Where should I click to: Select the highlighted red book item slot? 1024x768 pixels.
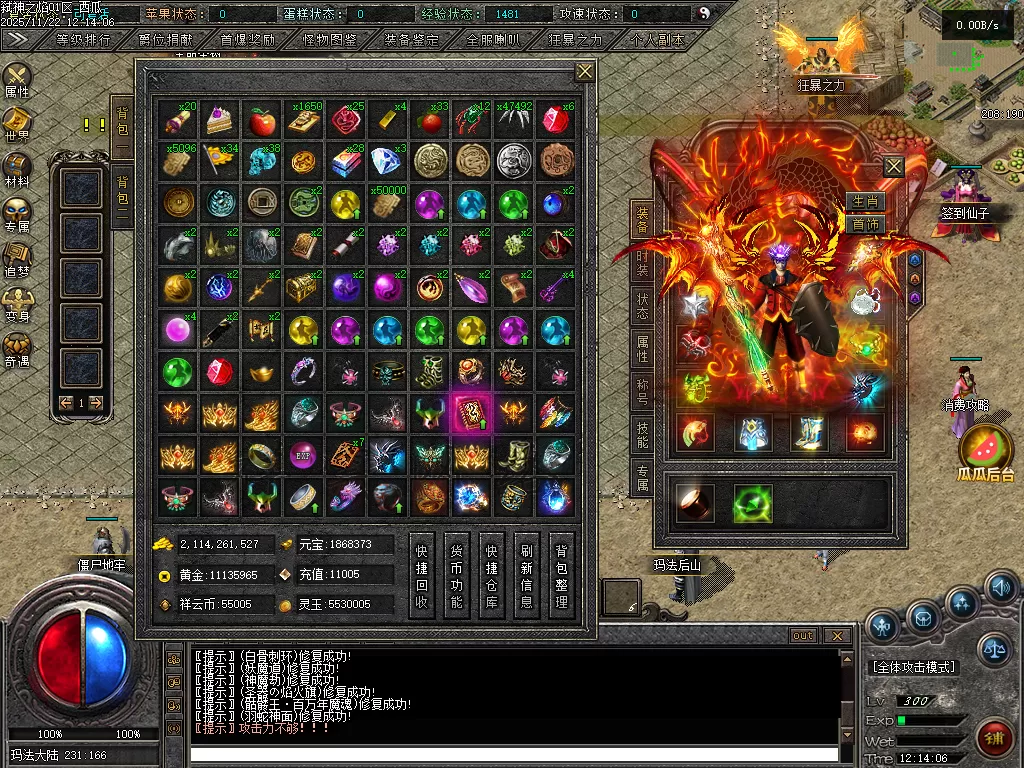pyautogui.click(x=470, y=412)
